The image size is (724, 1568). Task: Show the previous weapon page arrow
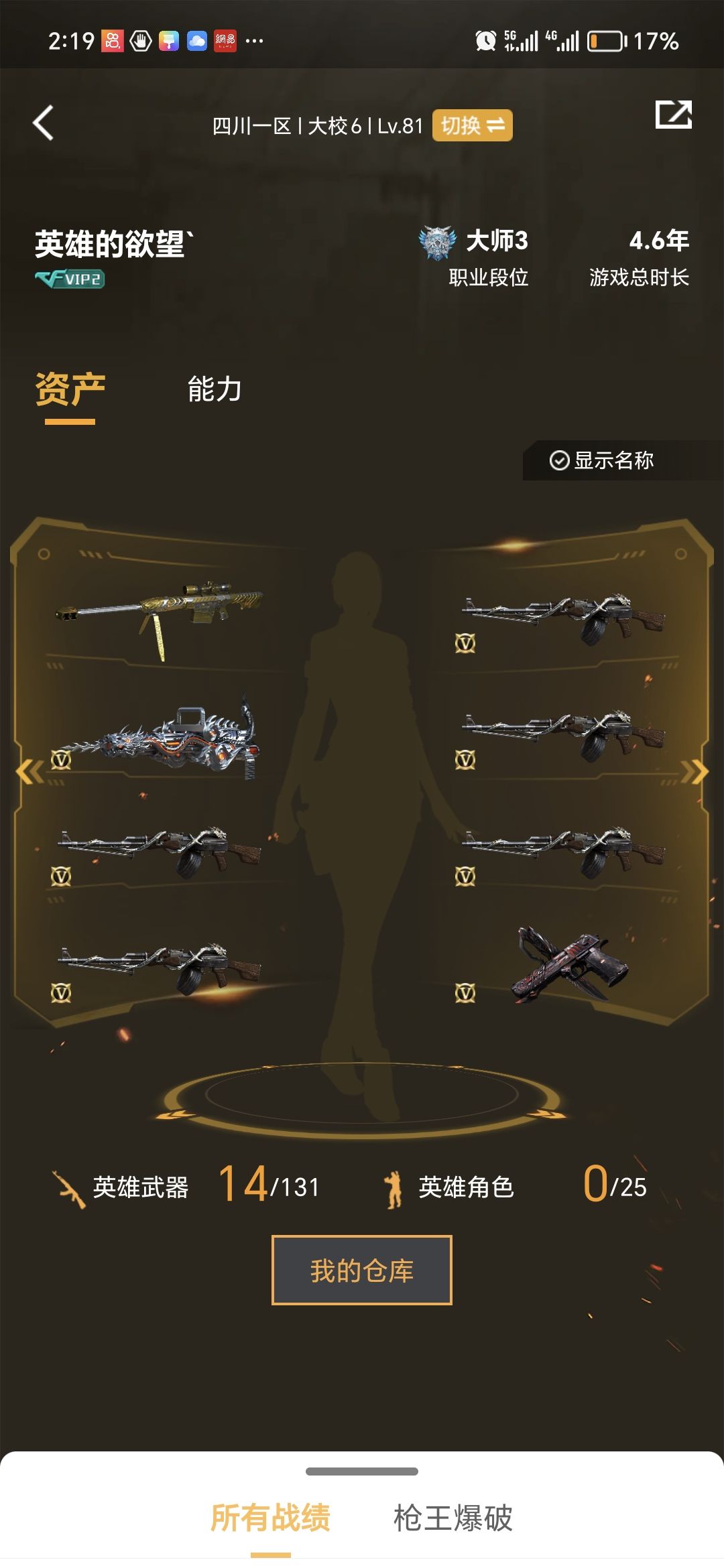[x=29, y=772]
